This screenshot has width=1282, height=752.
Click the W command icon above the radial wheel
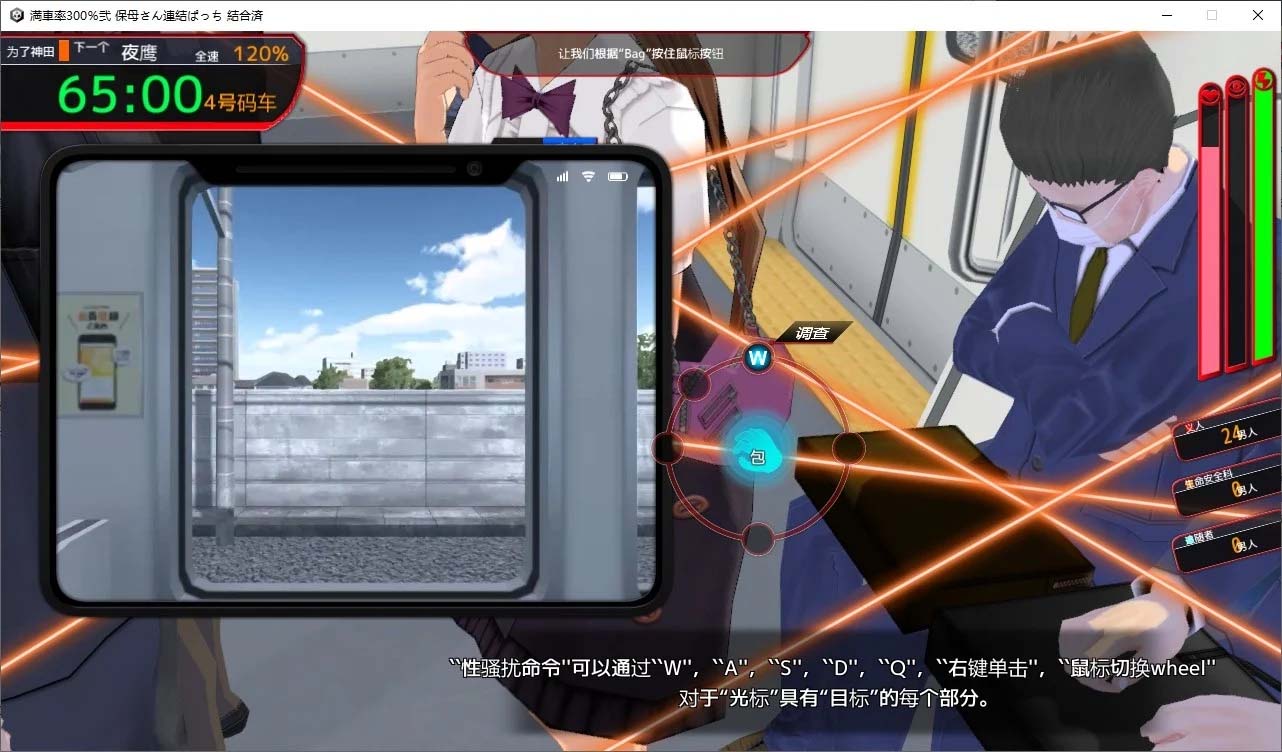coord(757,357)
